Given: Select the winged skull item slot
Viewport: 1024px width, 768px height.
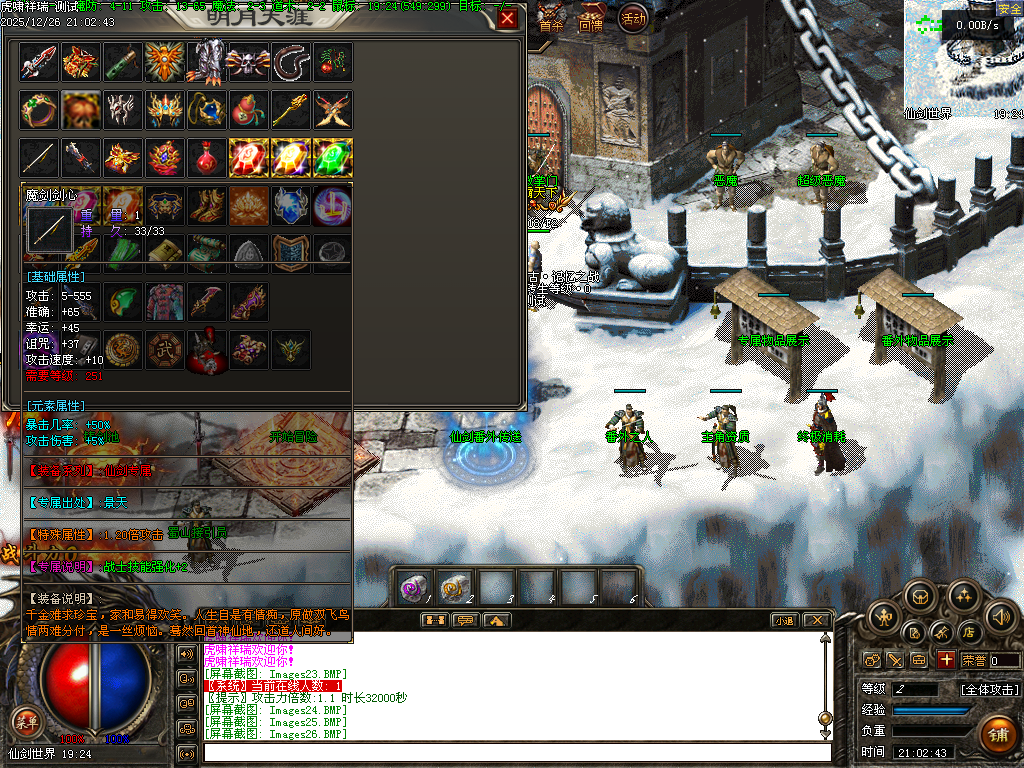Looking at the screenshot, I should click(248, 62).
